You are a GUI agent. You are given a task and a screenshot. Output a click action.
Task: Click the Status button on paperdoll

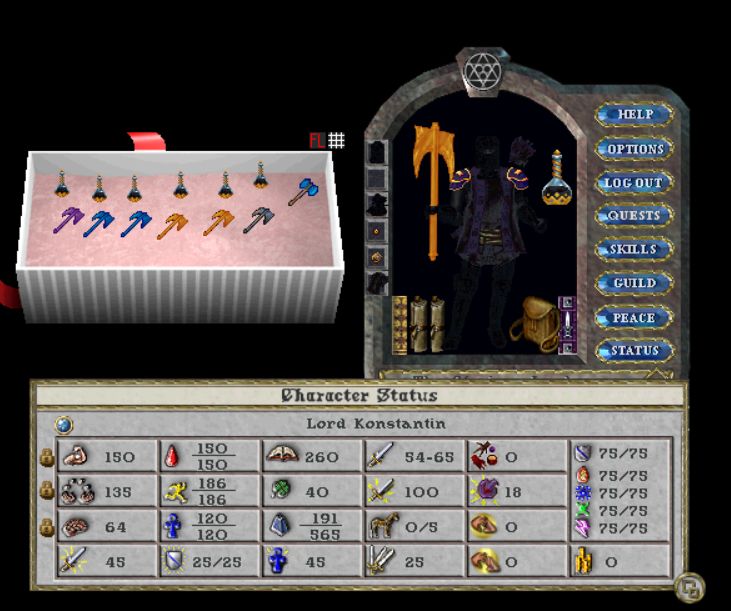click(634, 351)
